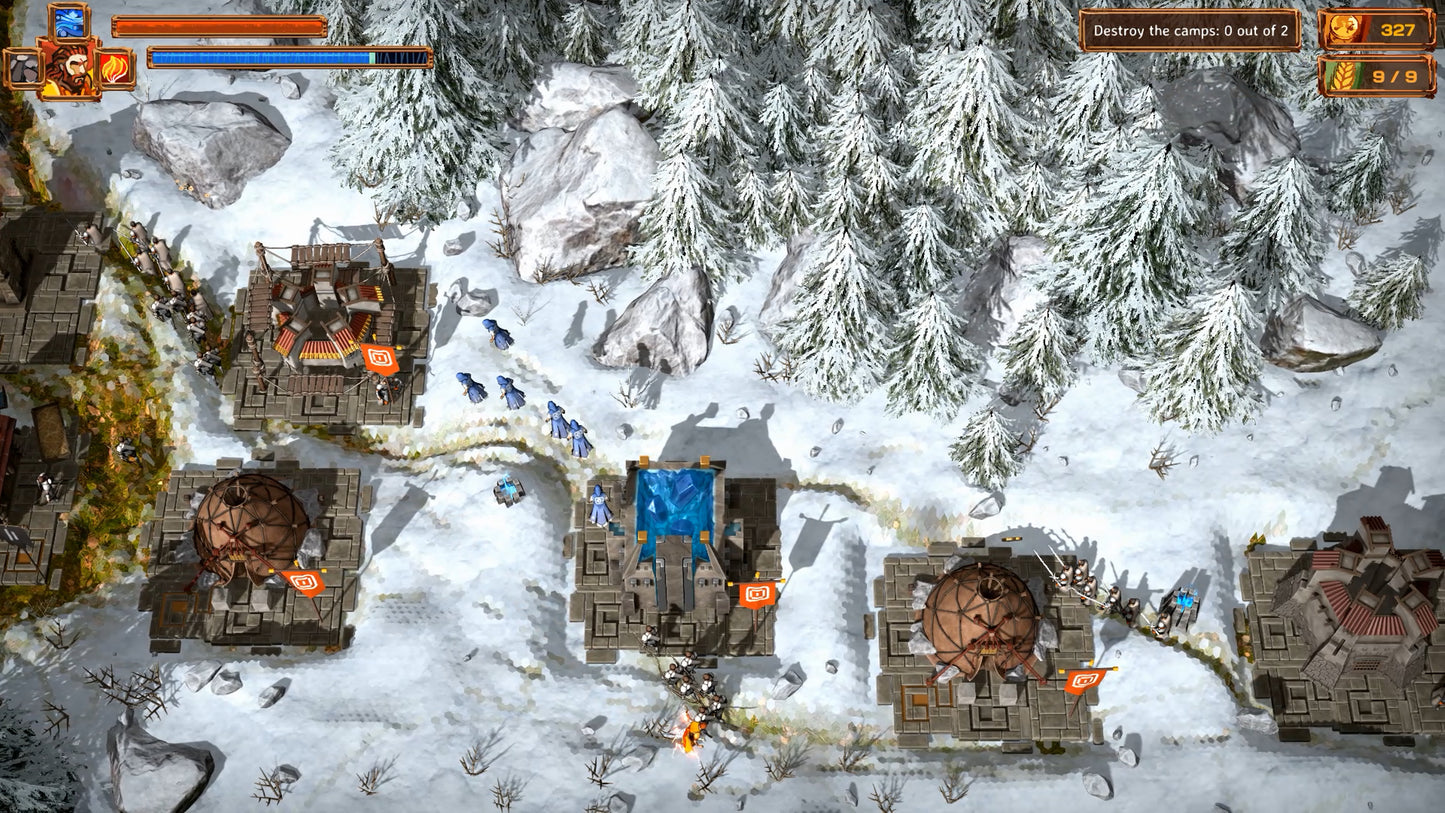1445x813 pixels.
Task: Click the hero portrait of the bearded warrior
Action: coord(69,68)
